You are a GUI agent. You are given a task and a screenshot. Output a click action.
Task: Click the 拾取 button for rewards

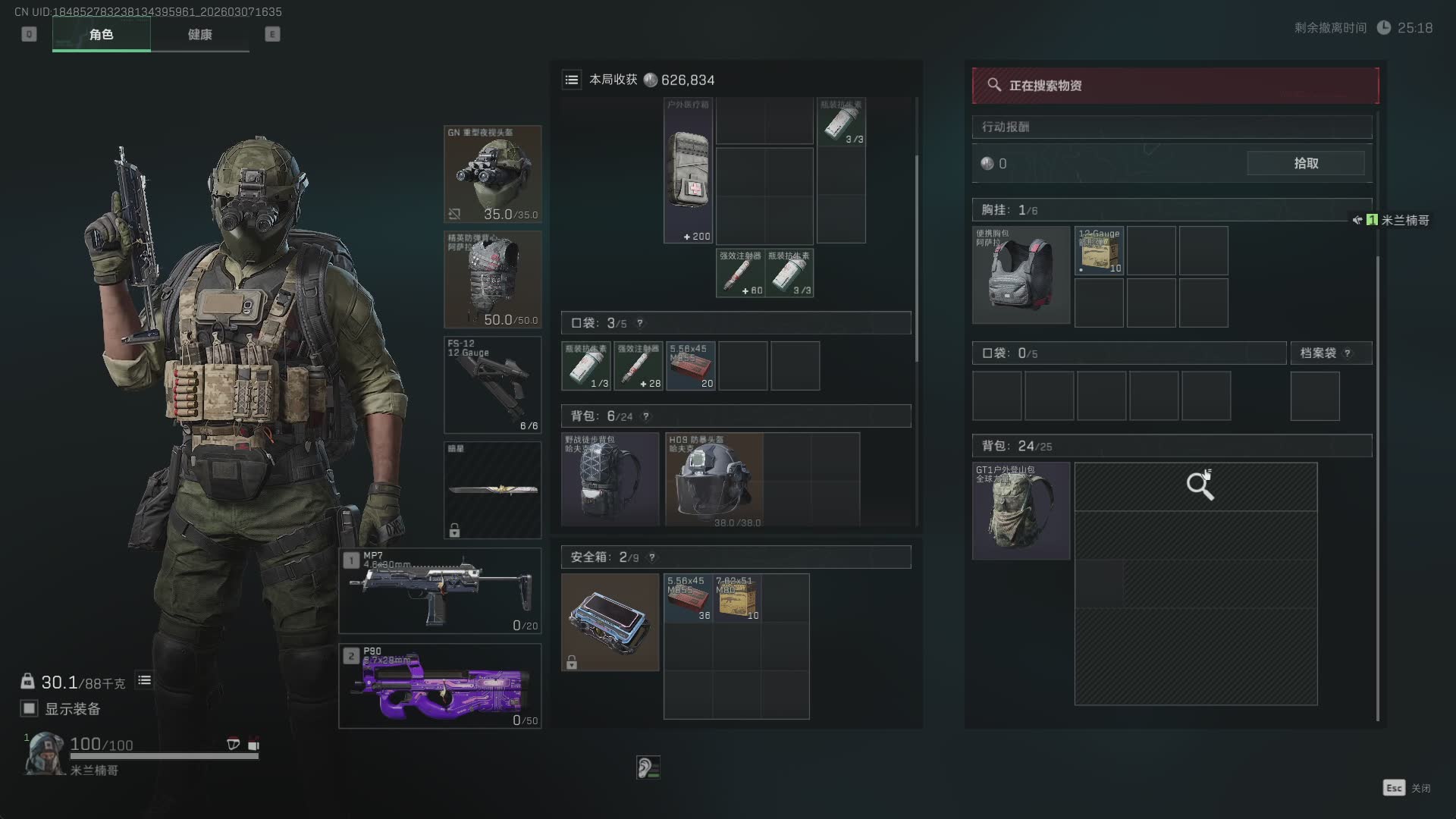pos(1305,163)
